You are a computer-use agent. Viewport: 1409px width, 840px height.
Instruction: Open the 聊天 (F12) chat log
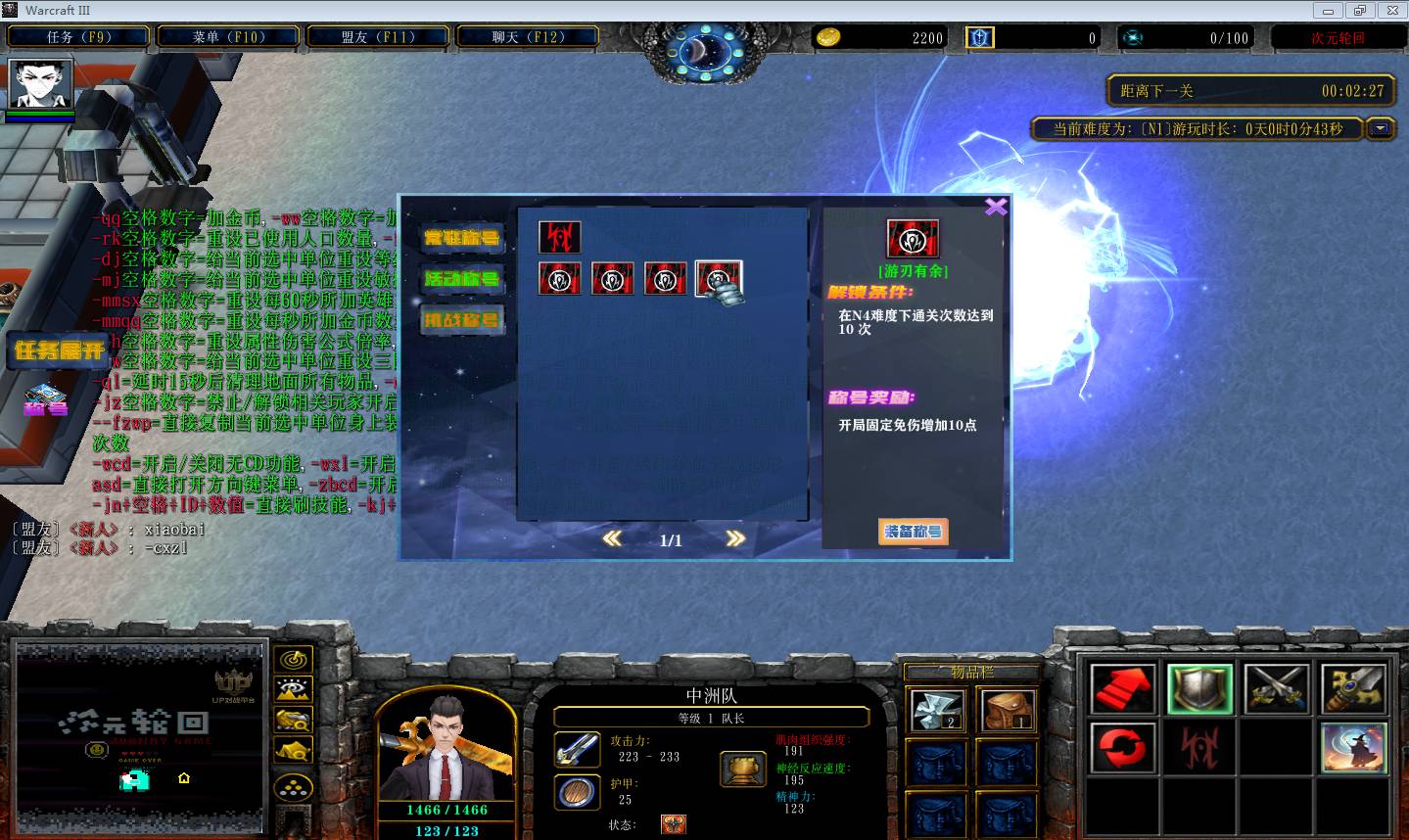[527, 37]
